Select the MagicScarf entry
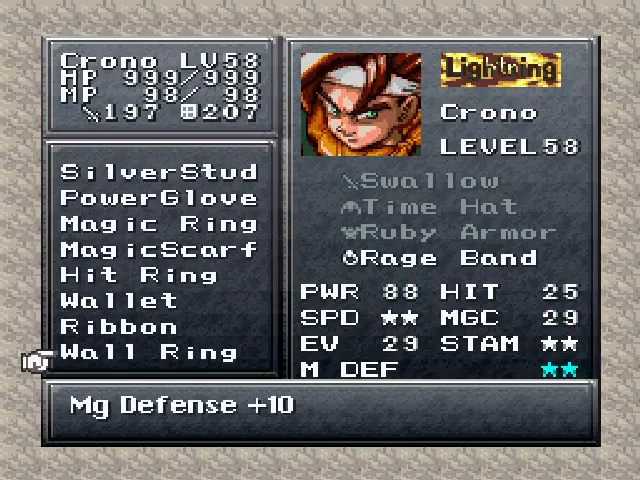This screenshot has width=640, height=480. click(x=159, y=250)
